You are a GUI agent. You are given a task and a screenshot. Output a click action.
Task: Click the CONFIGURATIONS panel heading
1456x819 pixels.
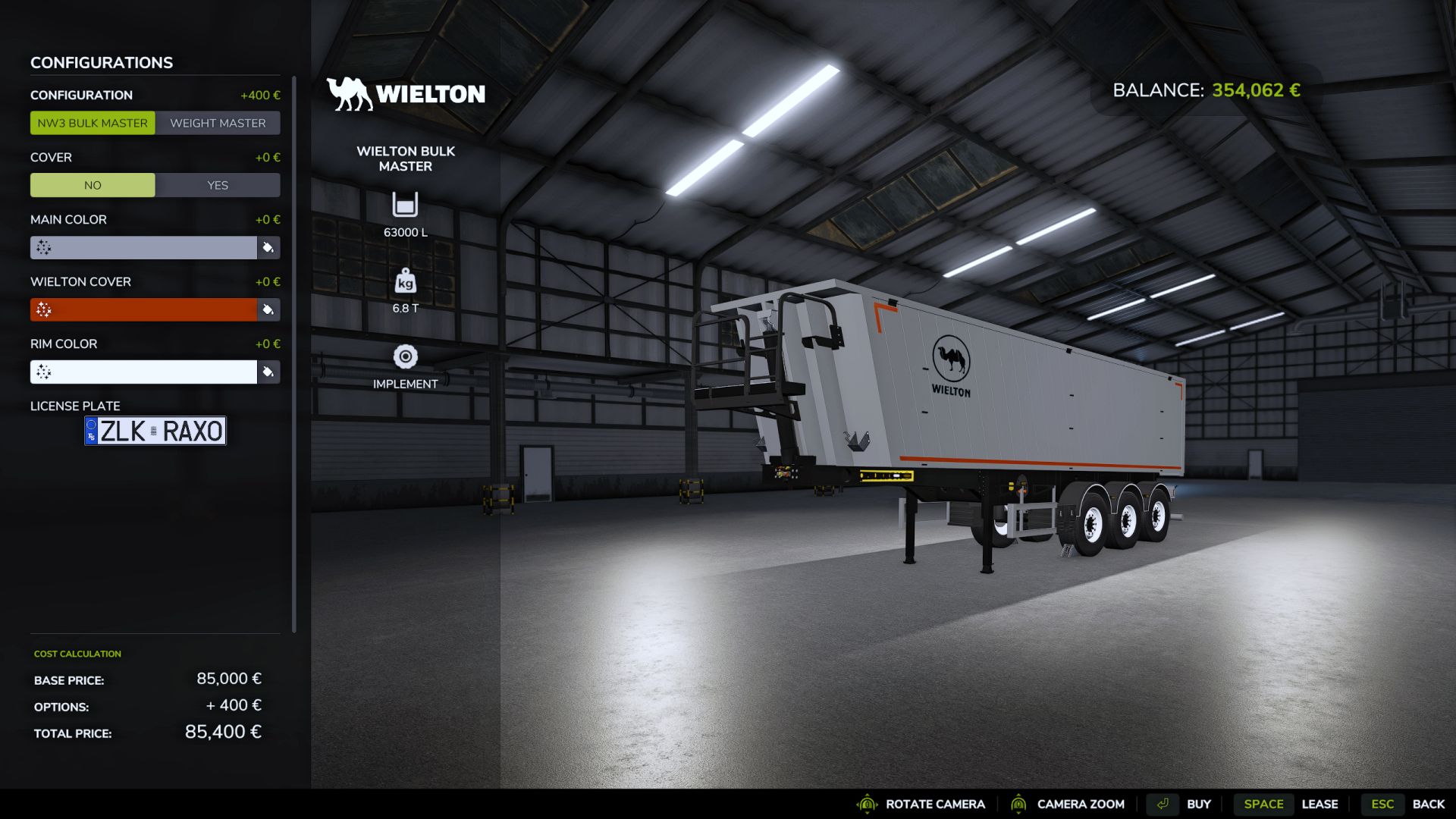point(101,62)
